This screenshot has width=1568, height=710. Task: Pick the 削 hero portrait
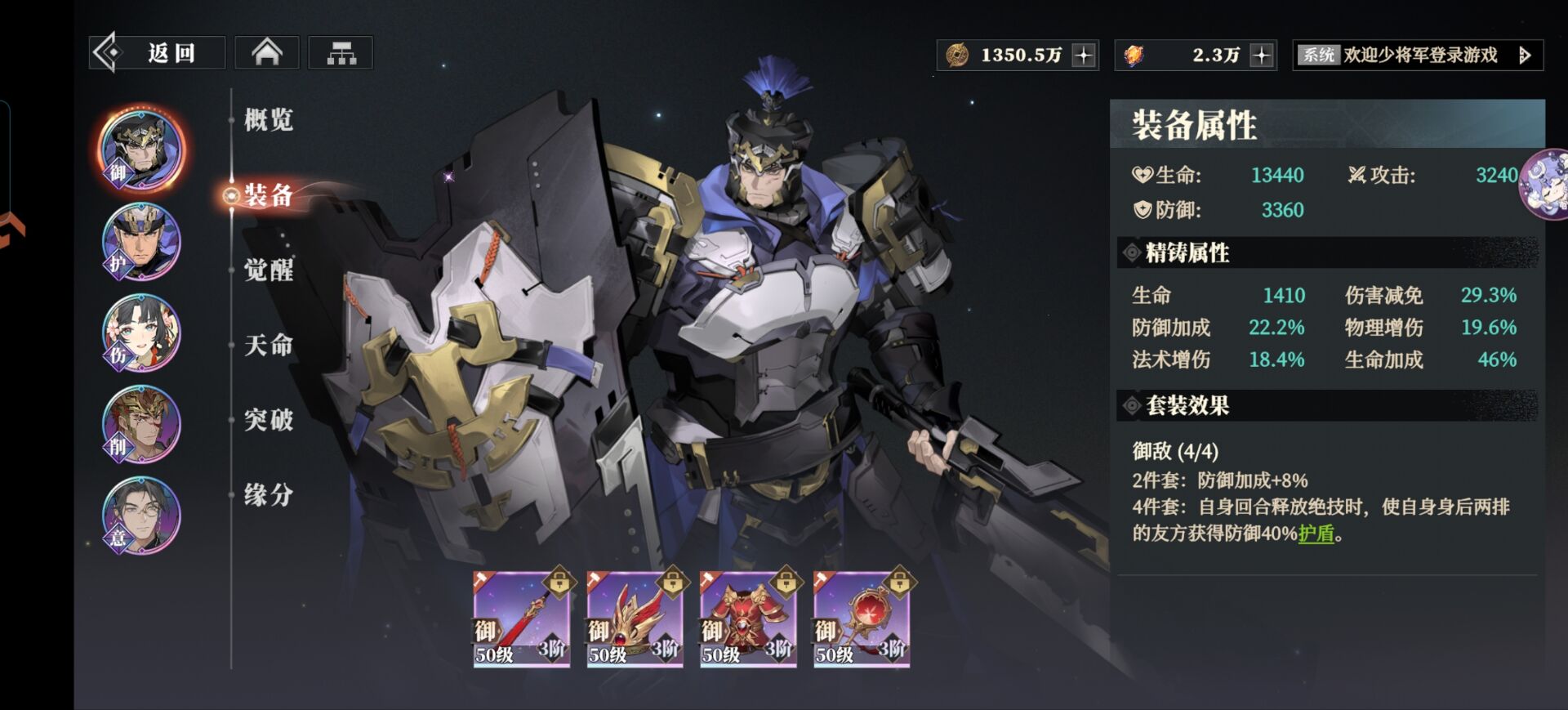pyautogui.click(x=141, y=425)
